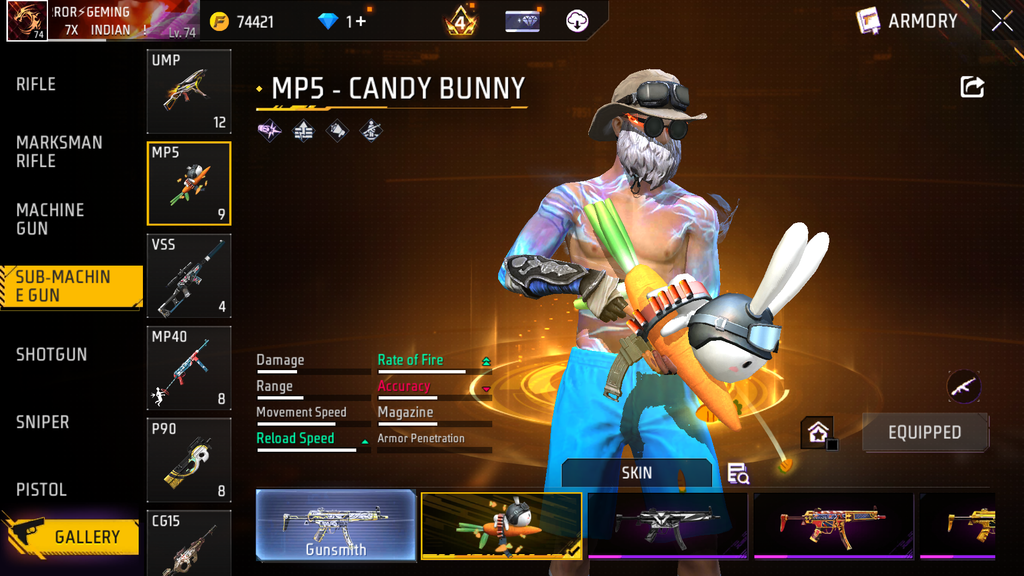The height and width of the screenshot is (576, 1024).
Task: Share the MP5 Candy Bunny skin
Action: (x=972, y=87)
